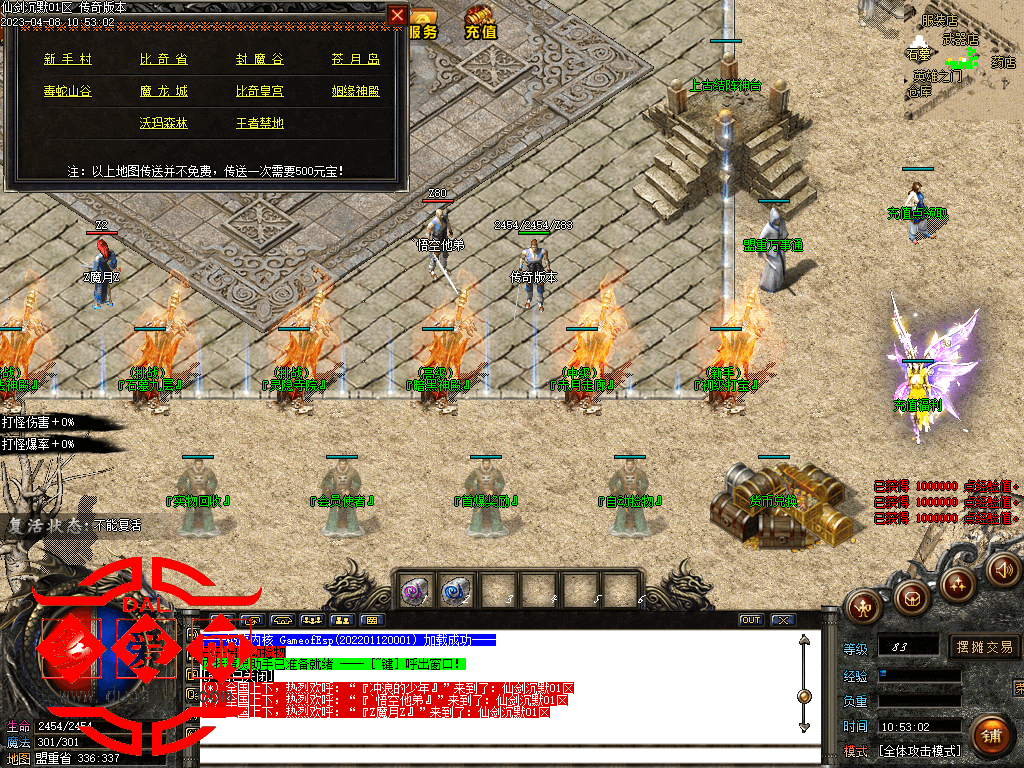Screen dimensions: 1024x768
Task: Choose the 比奇省 teleport link
Action: 163,60
